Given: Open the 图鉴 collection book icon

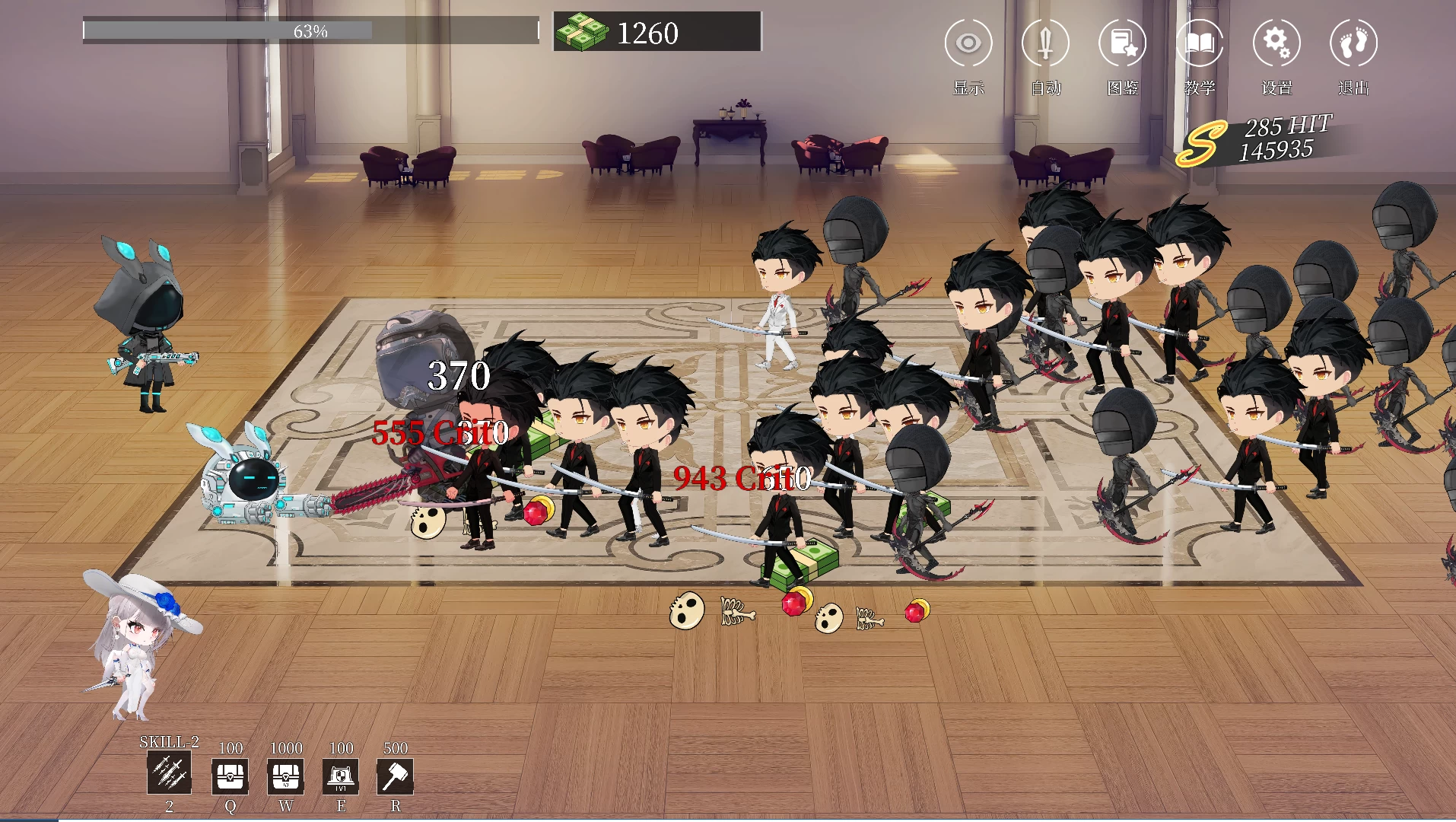Looking at the screenshot, I should [x=1121, y=43].
